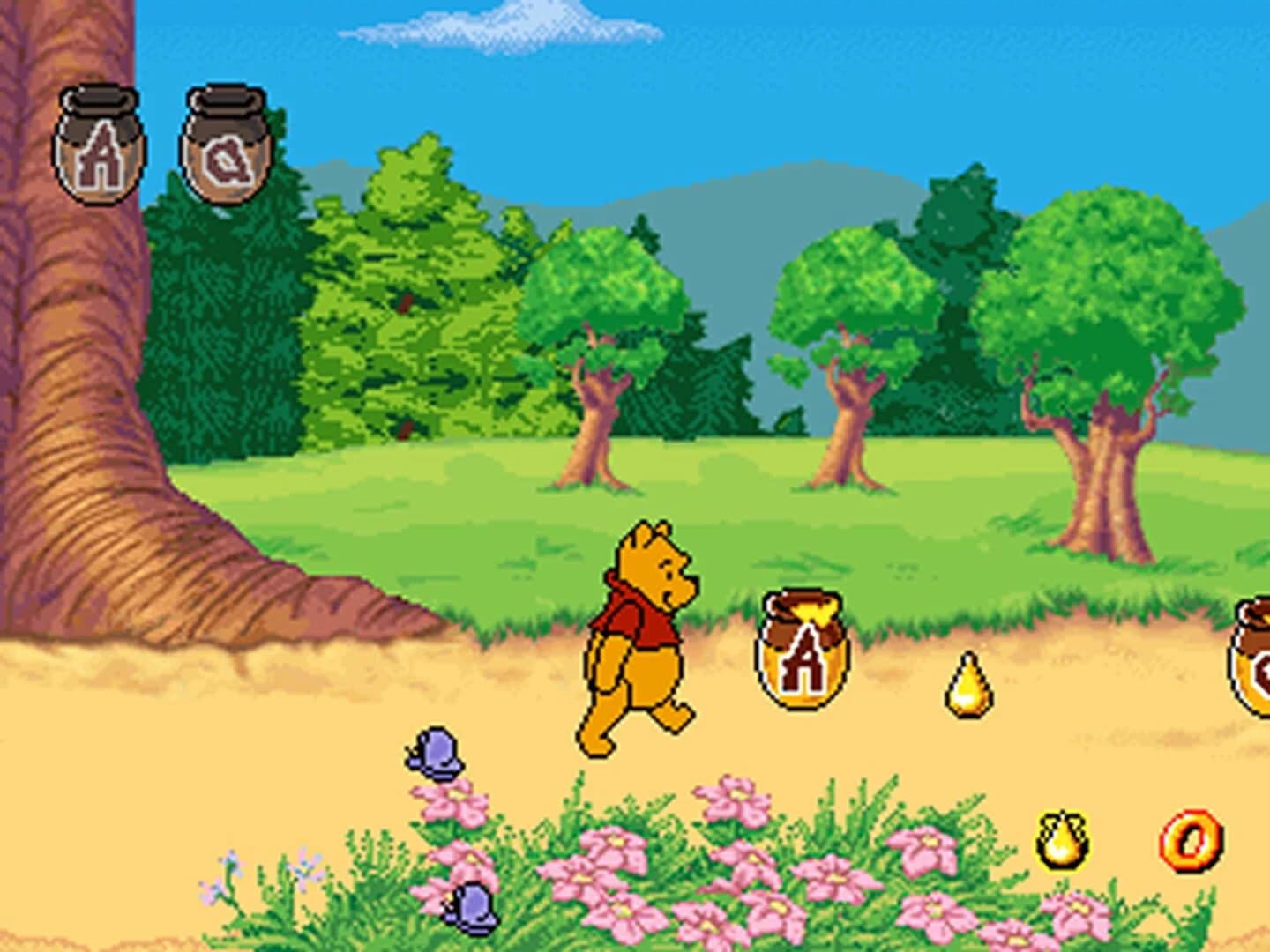Click the honey pot labeled A in the corner

(x=101, y=139)
